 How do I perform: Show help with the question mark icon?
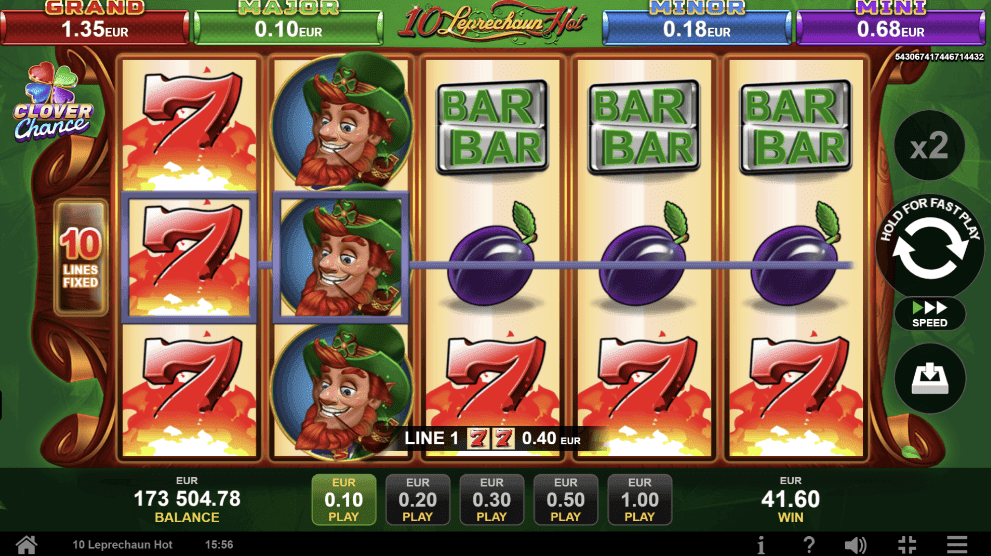809,545
